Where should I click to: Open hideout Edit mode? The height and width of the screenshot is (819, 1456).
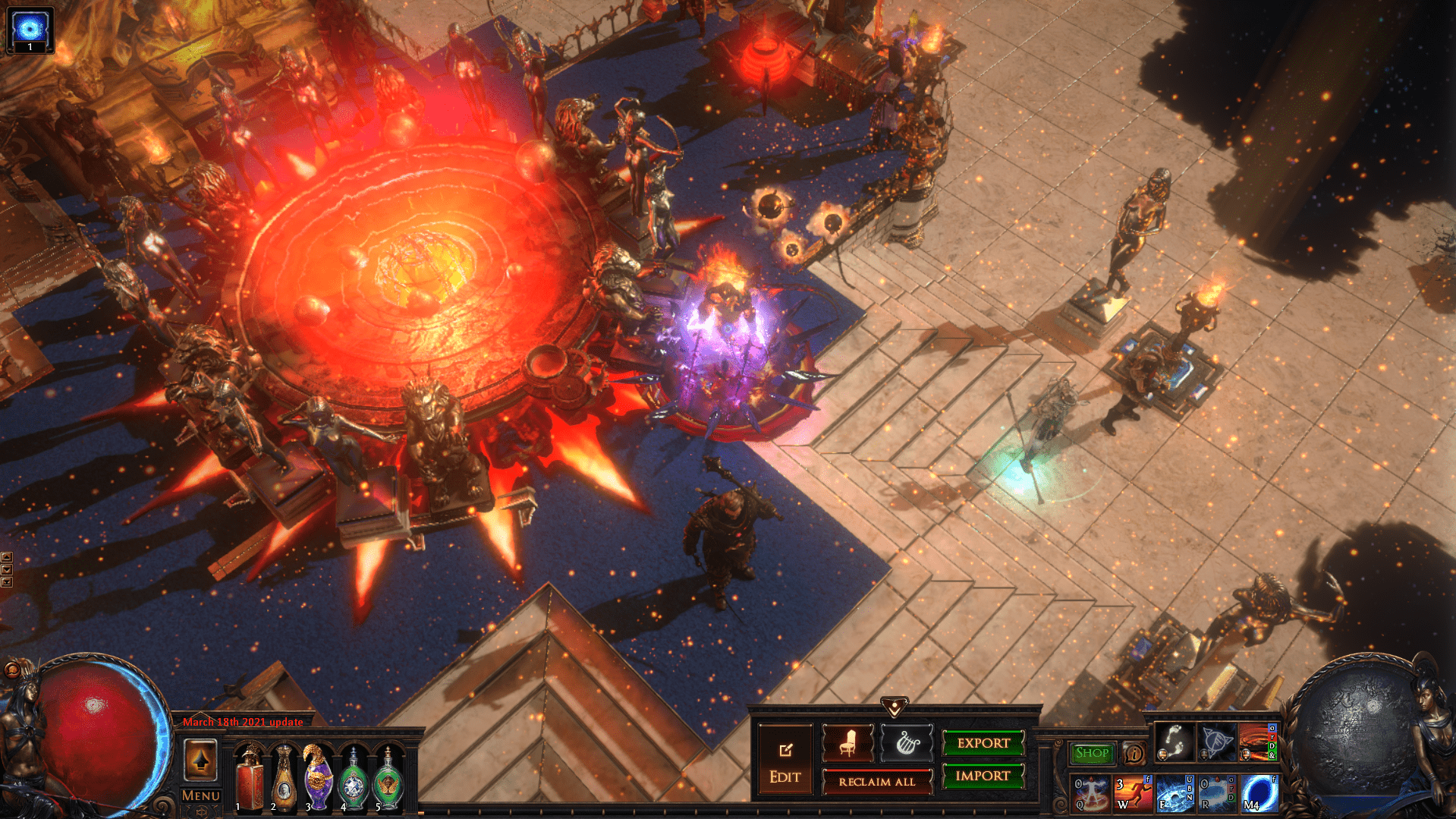click(785, 761)
